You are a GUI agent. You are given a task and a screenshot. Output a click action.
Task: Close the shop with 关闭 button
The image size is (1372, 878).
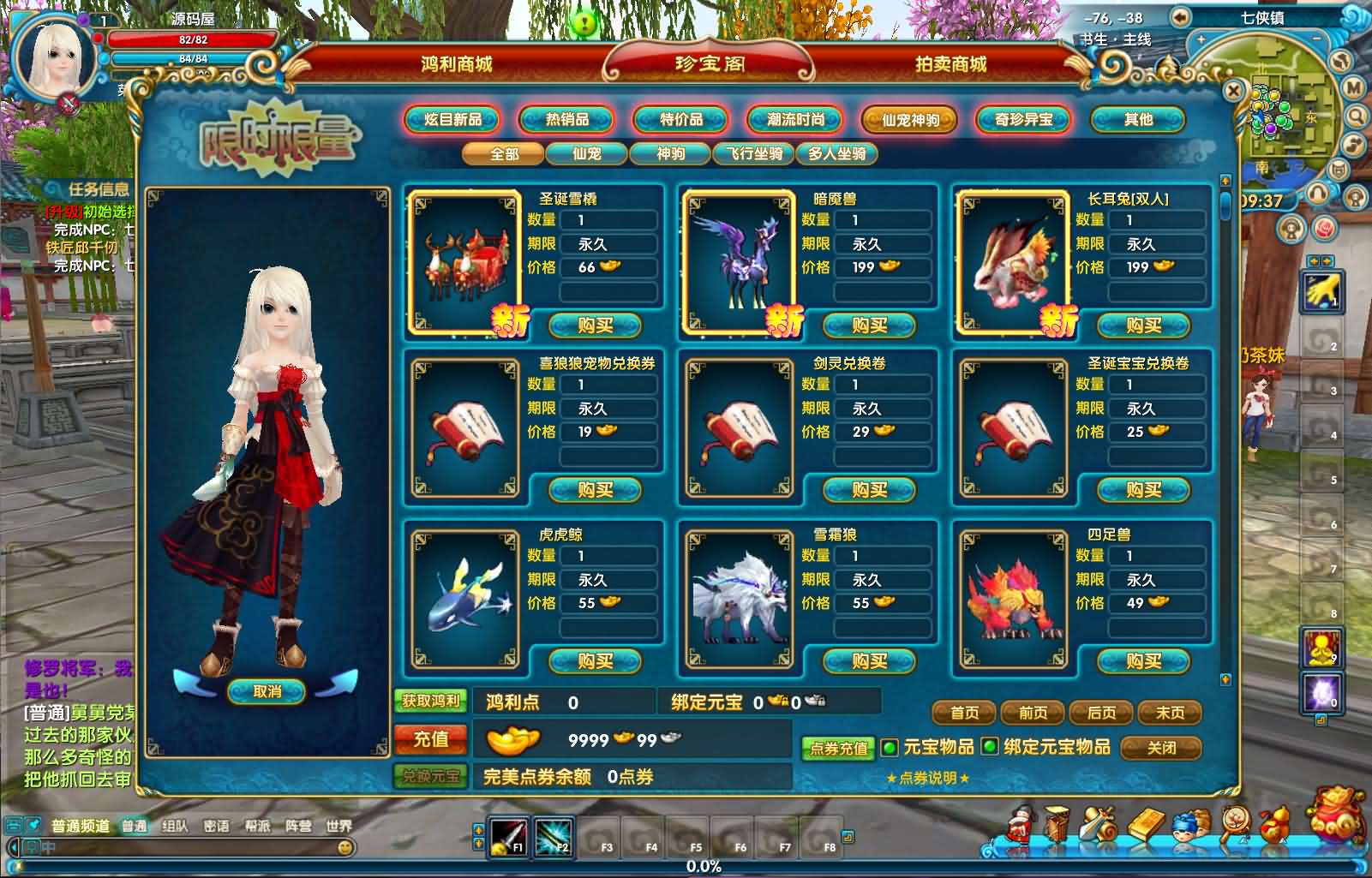[1161, 748]
